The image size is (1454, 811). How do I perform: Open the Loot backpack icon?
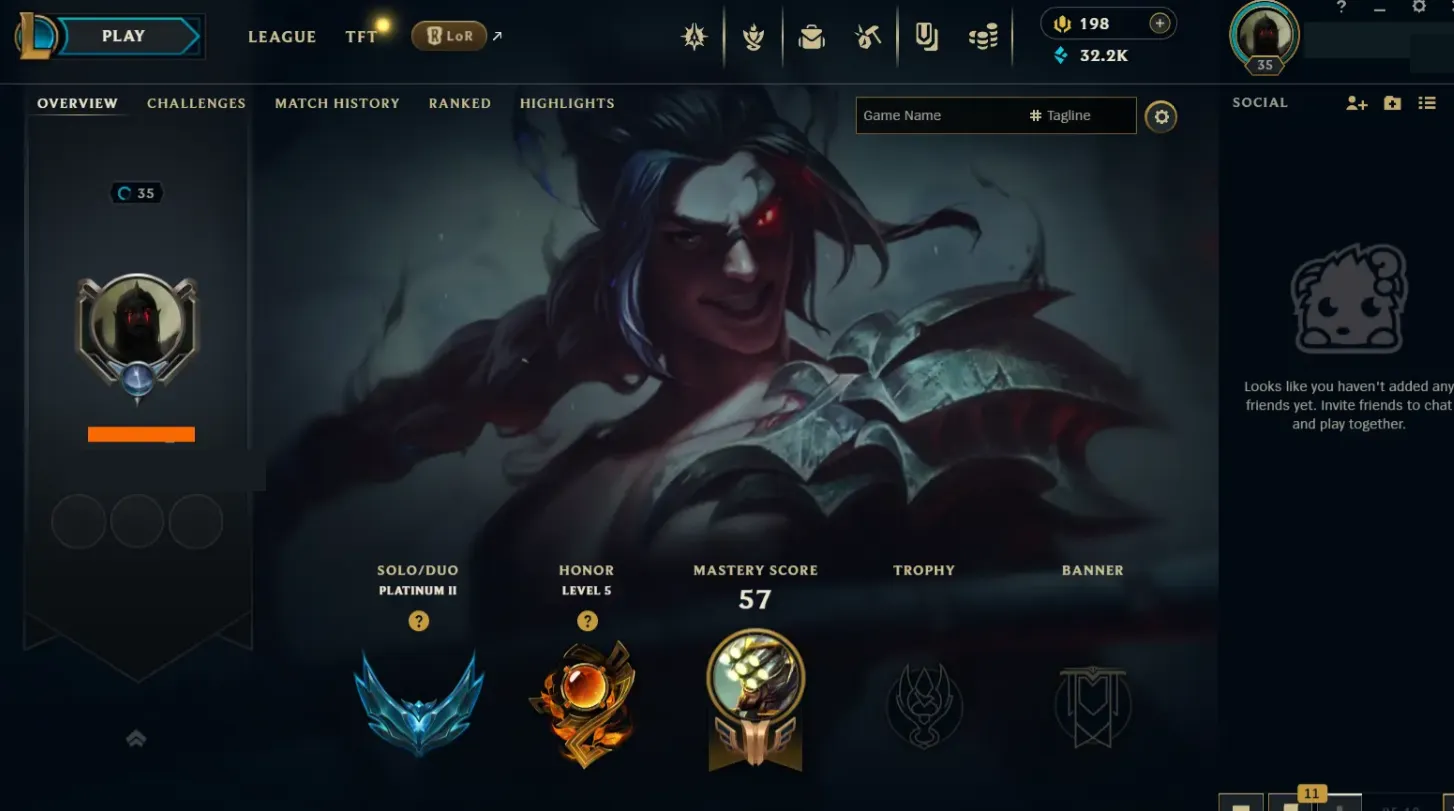pyautogui.click(x=811, y=36)
